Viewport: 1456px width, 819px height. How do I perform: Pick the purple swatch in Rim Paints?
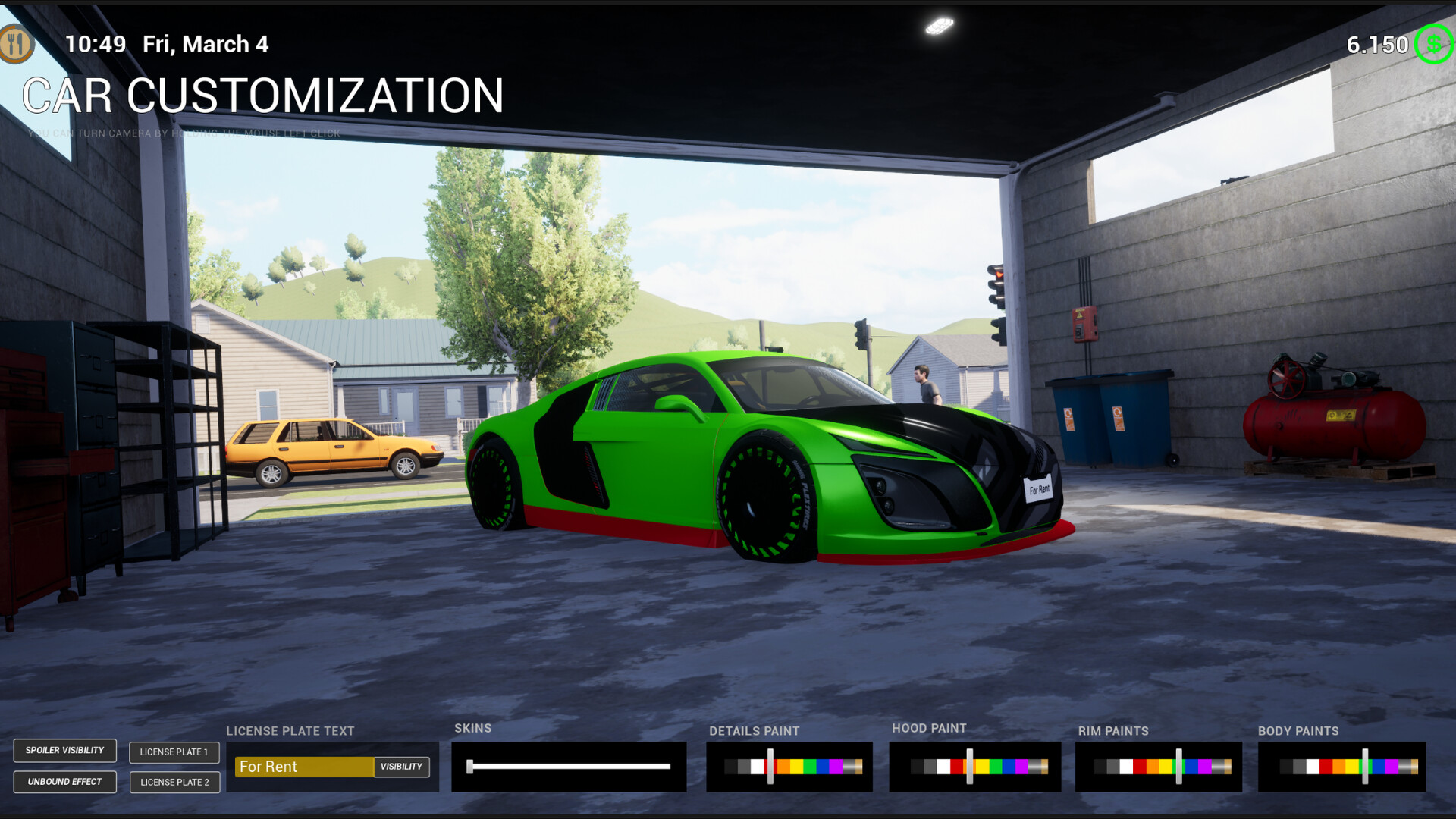pyautogui.click(x=1204, y=767)
